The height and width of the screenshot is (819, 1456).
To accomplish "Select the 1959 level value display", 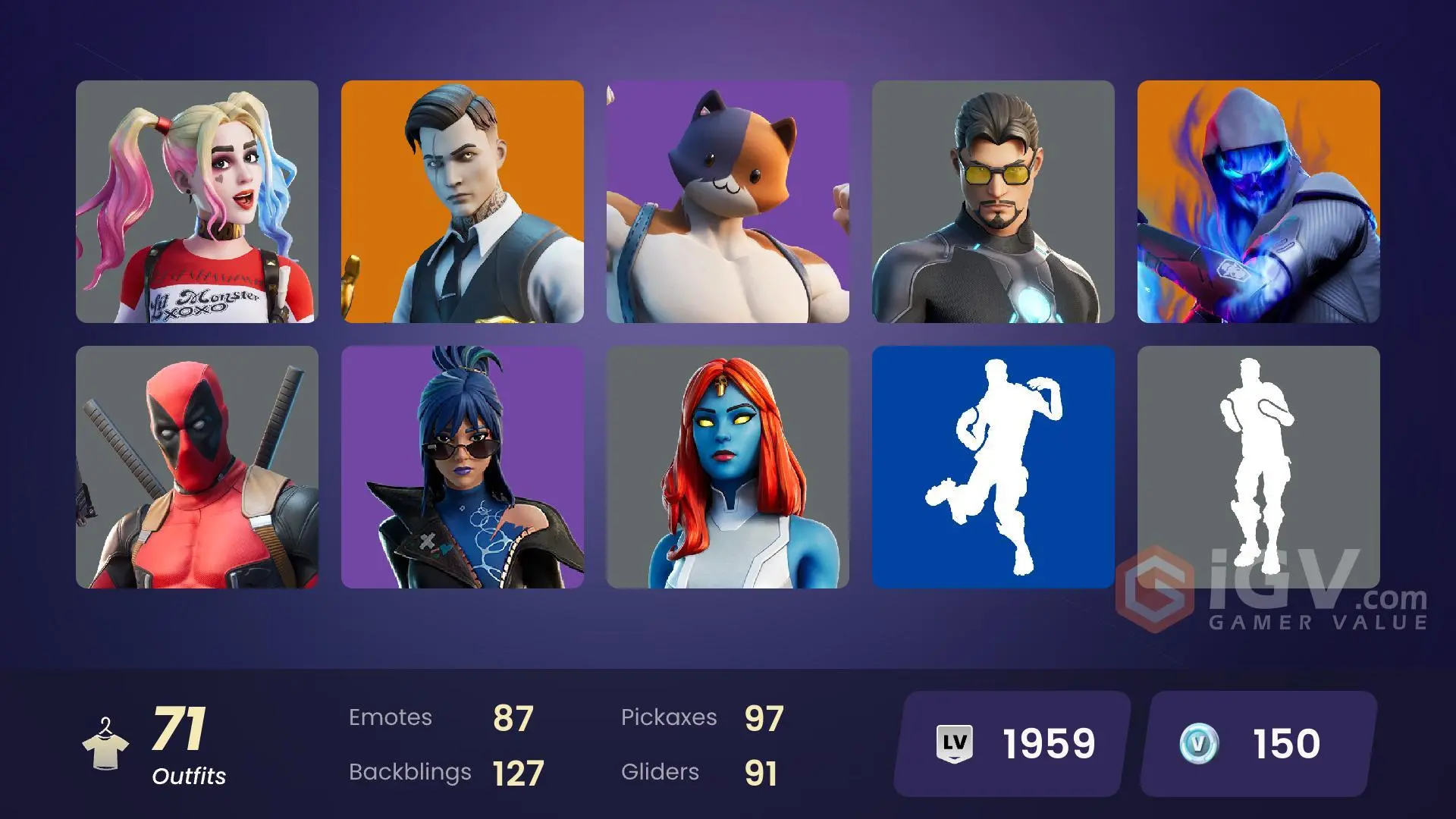I will tap(1048, 742).
